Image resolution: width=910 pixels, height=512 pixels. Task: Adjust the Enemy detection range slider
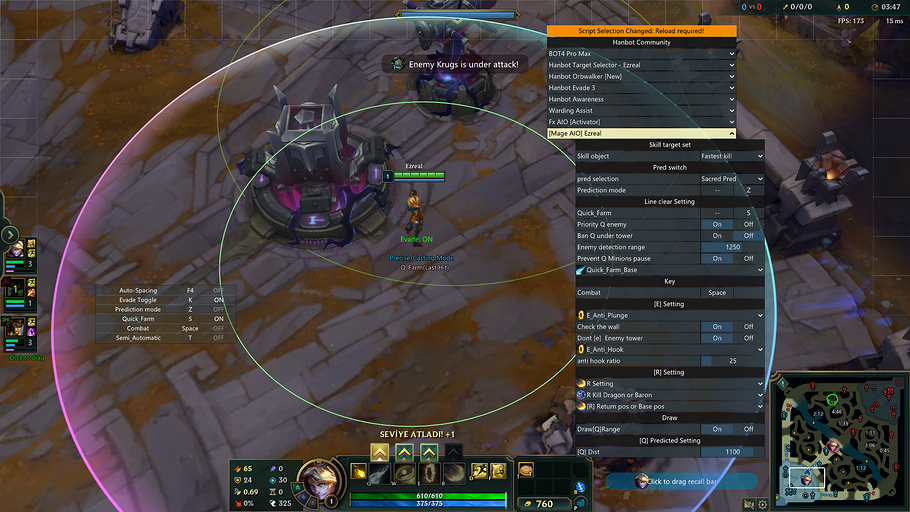point(732,247)
